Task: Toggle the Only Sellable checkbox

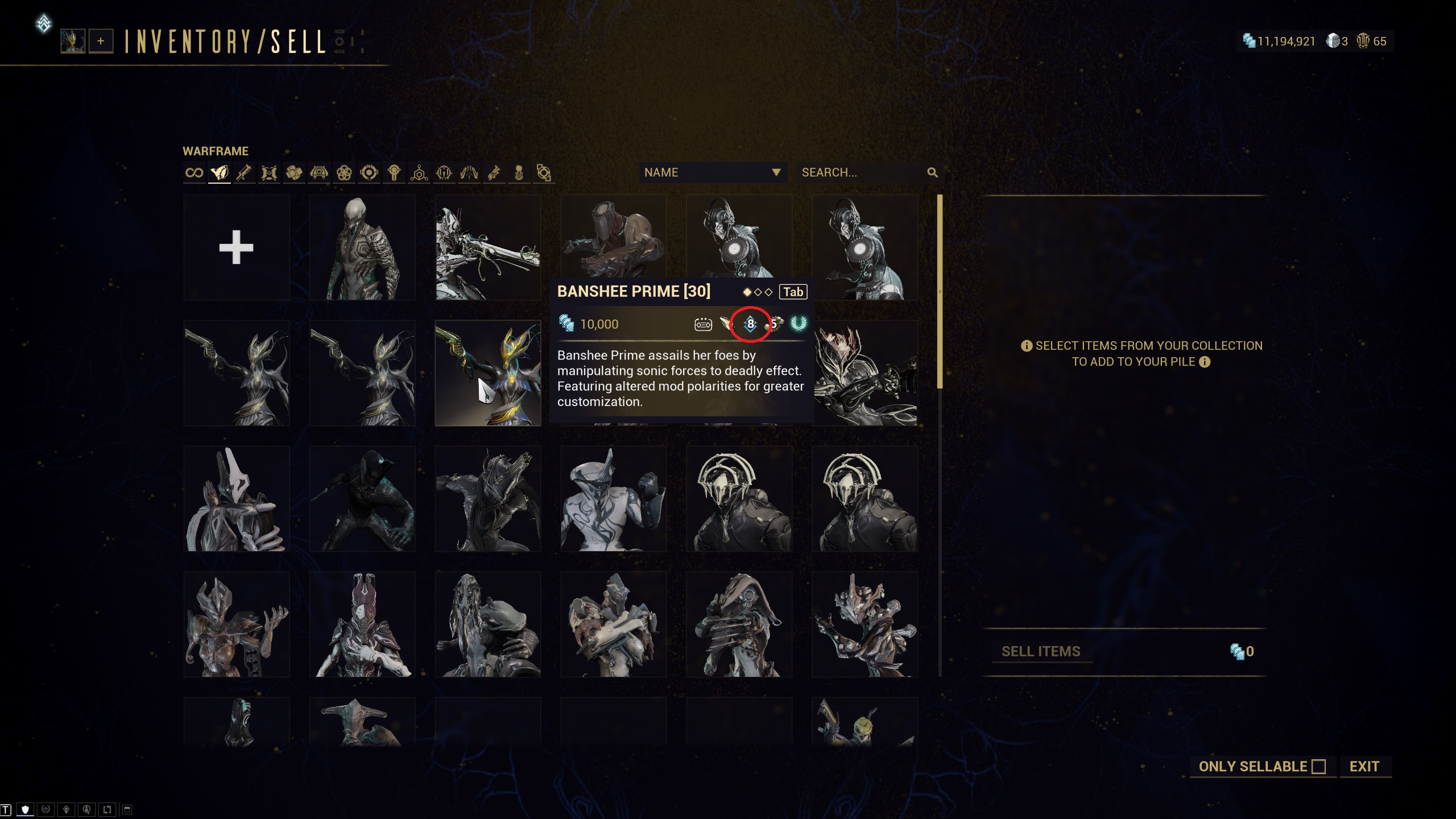Action: pos(1318,767)
